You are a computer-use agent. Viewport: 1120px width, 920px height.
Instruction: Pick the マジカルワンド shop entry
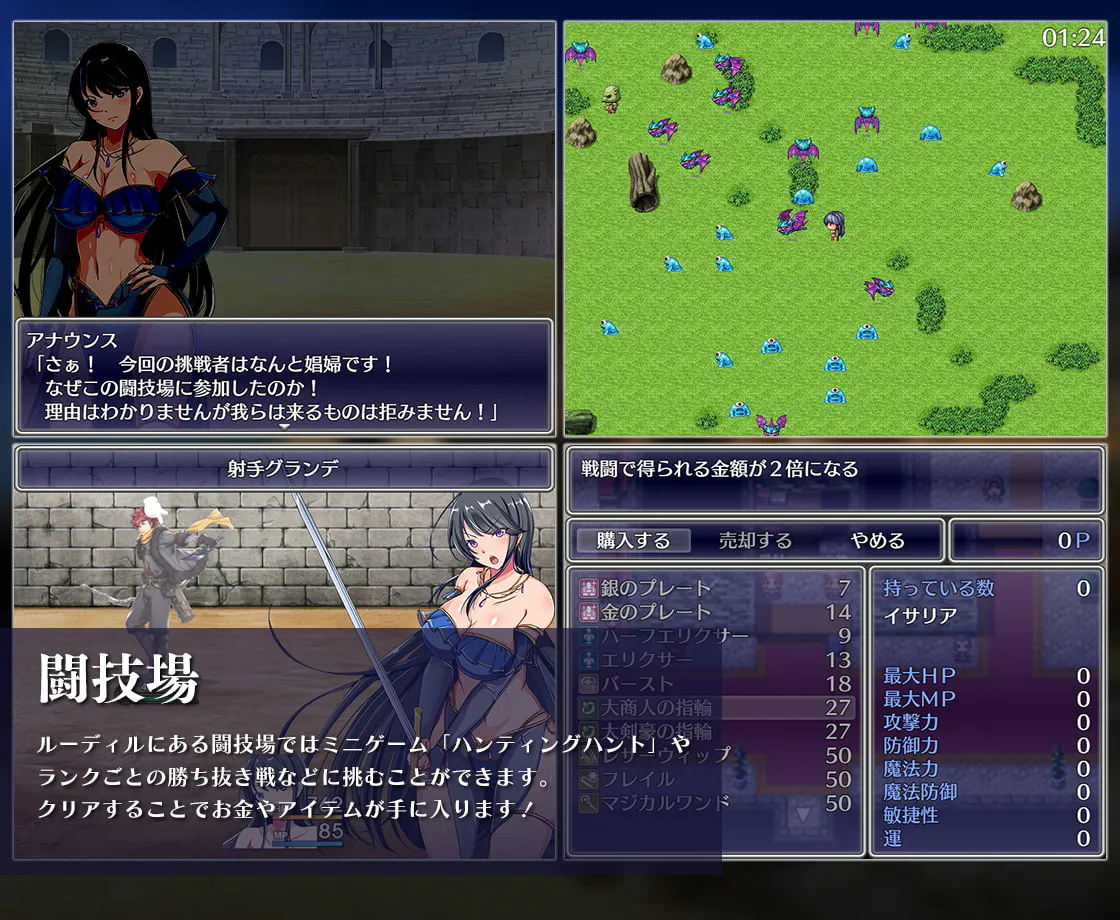click(715, 803)
